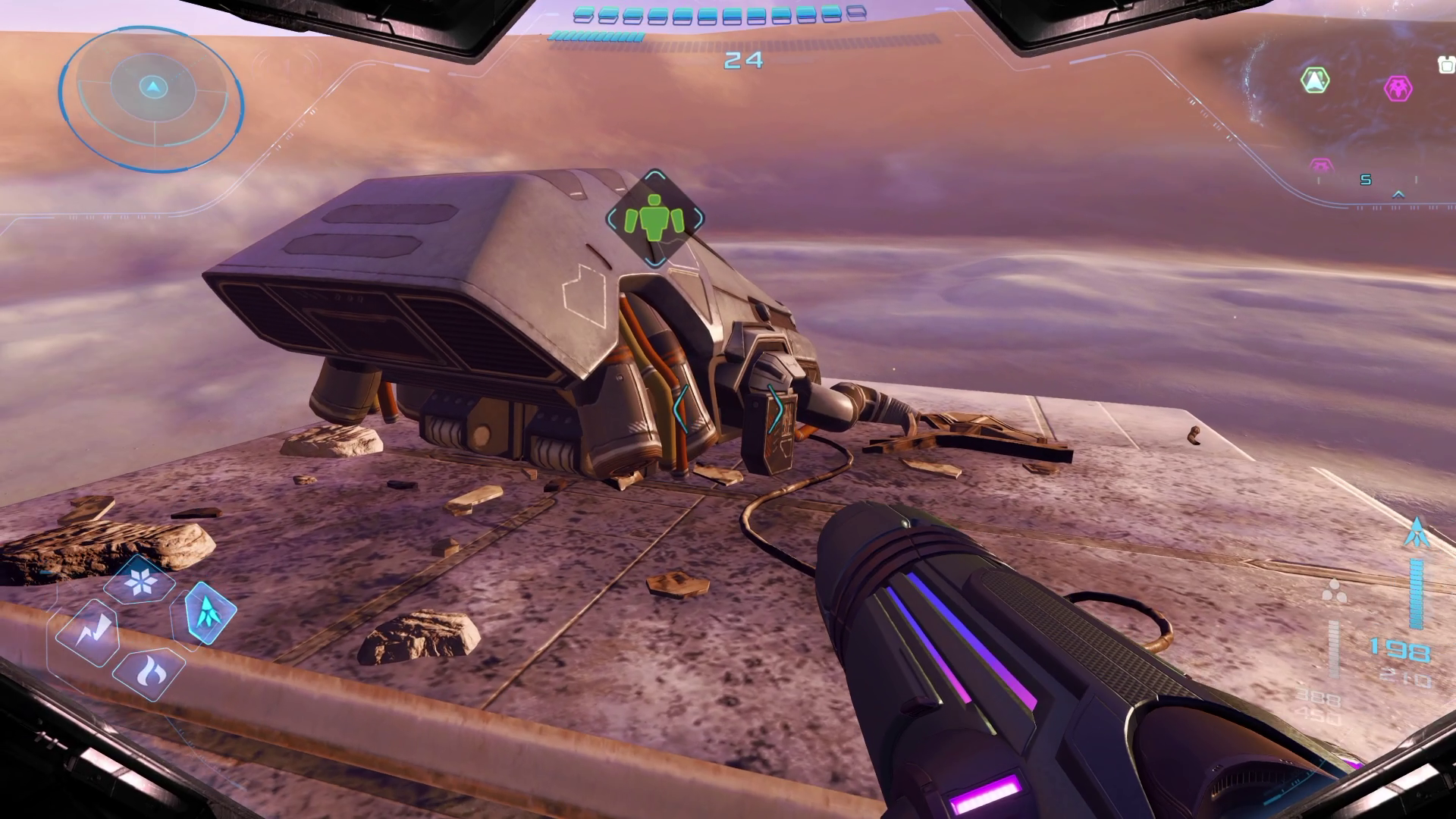Screen dimensions: 1456x819
Task: Select the snowflake ice shot icon
Action: pos(142,582)
